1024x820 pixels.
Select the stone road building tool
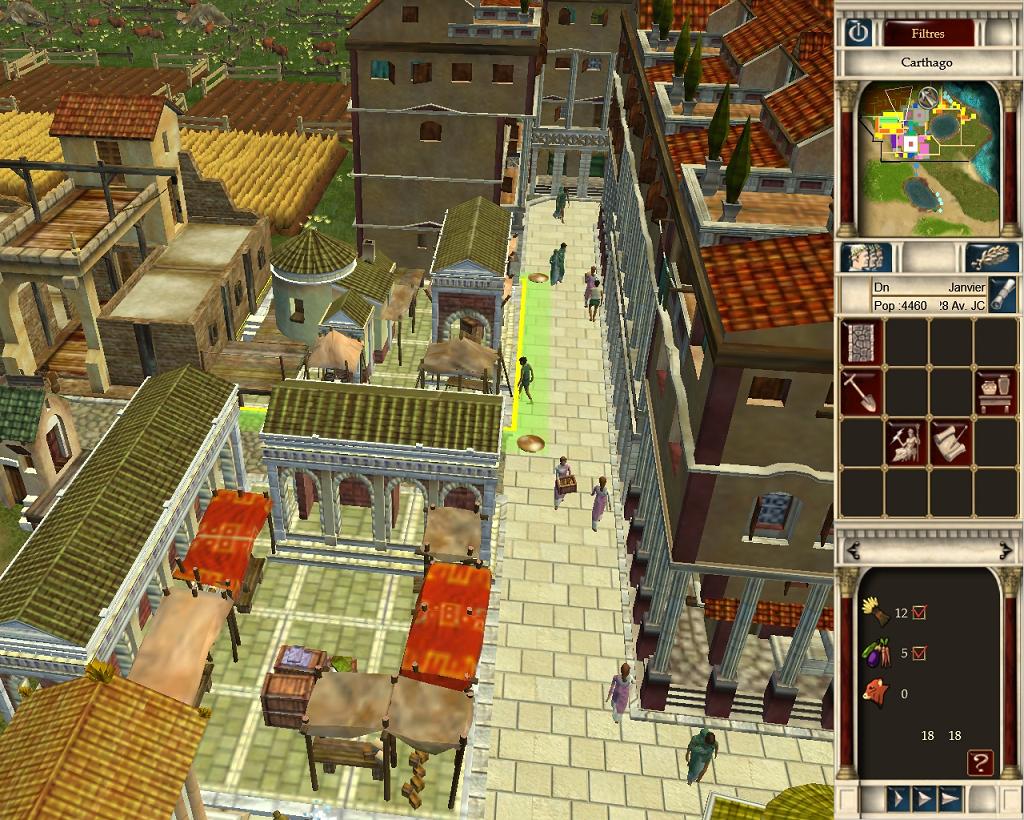(x=861, y=342)
